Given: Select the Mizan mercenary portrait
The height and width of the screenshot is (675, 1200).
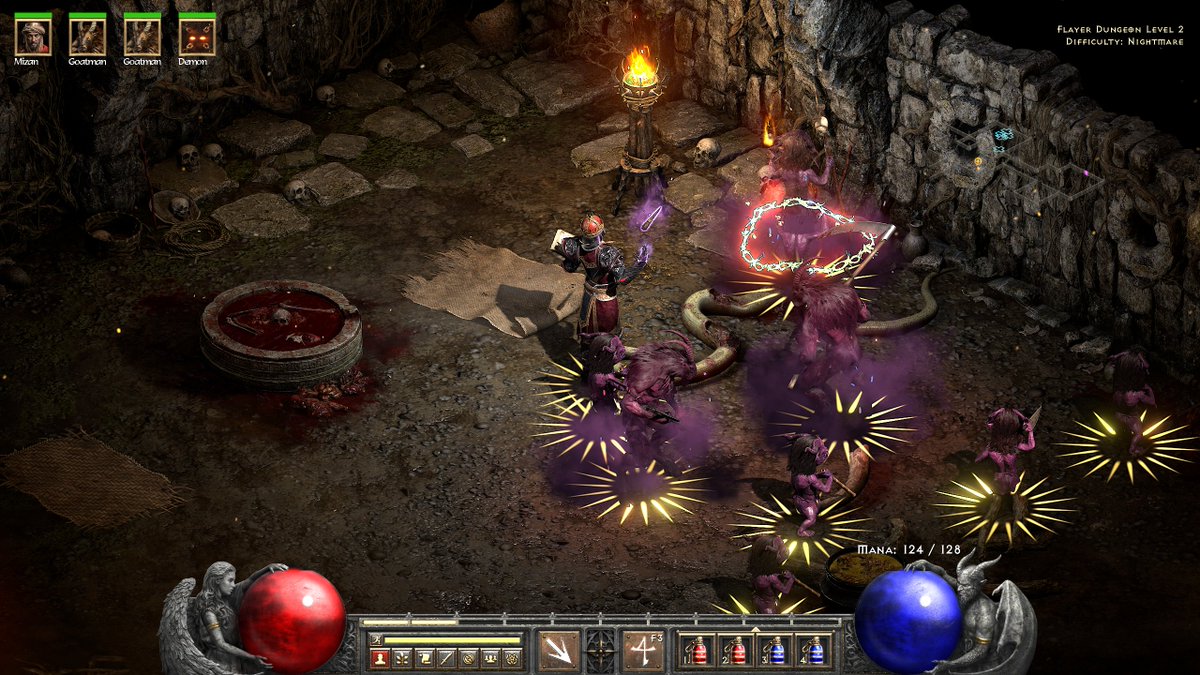Looking at the screenshot, I should (x=32, y=37).
